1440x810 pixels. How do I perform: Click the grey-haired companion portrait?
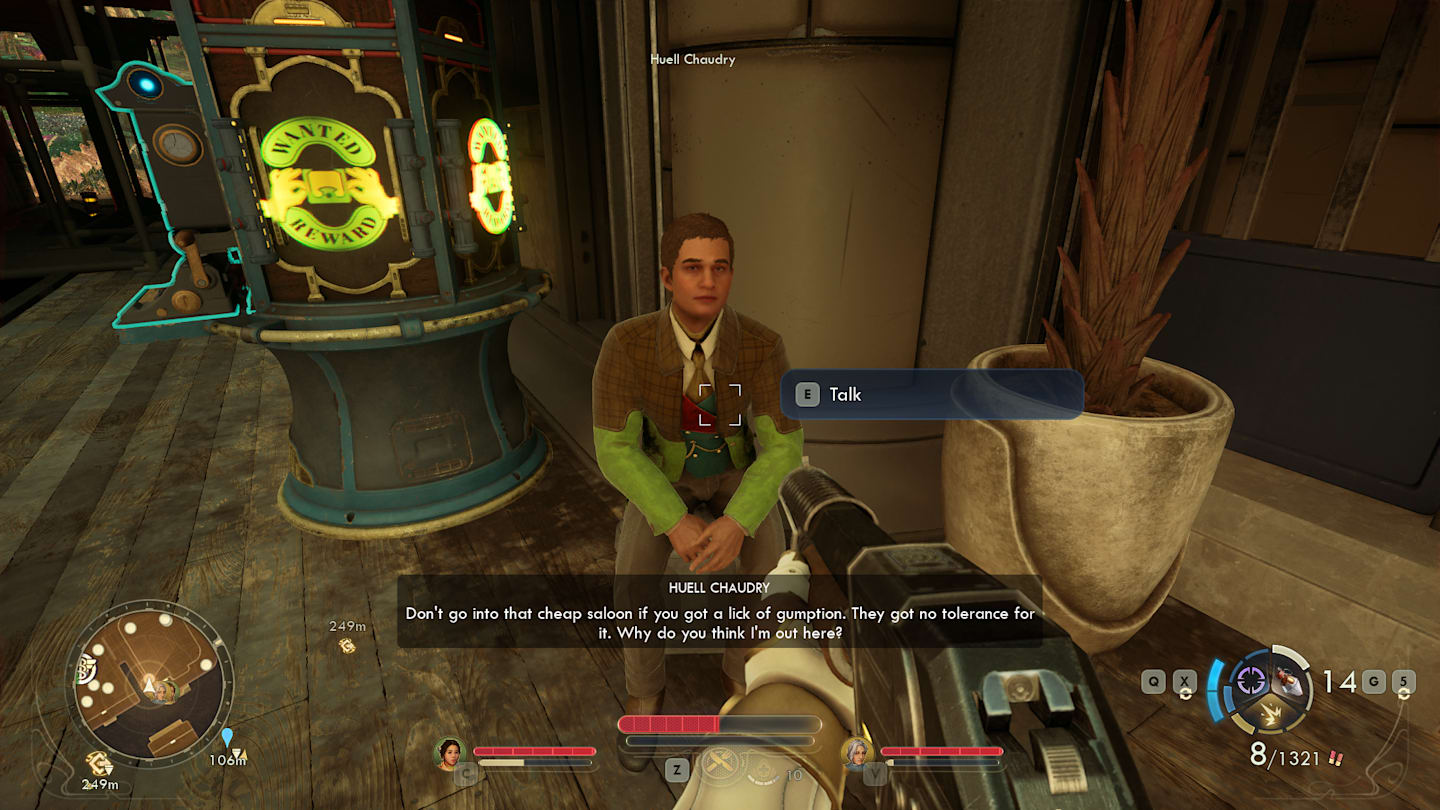858,753
